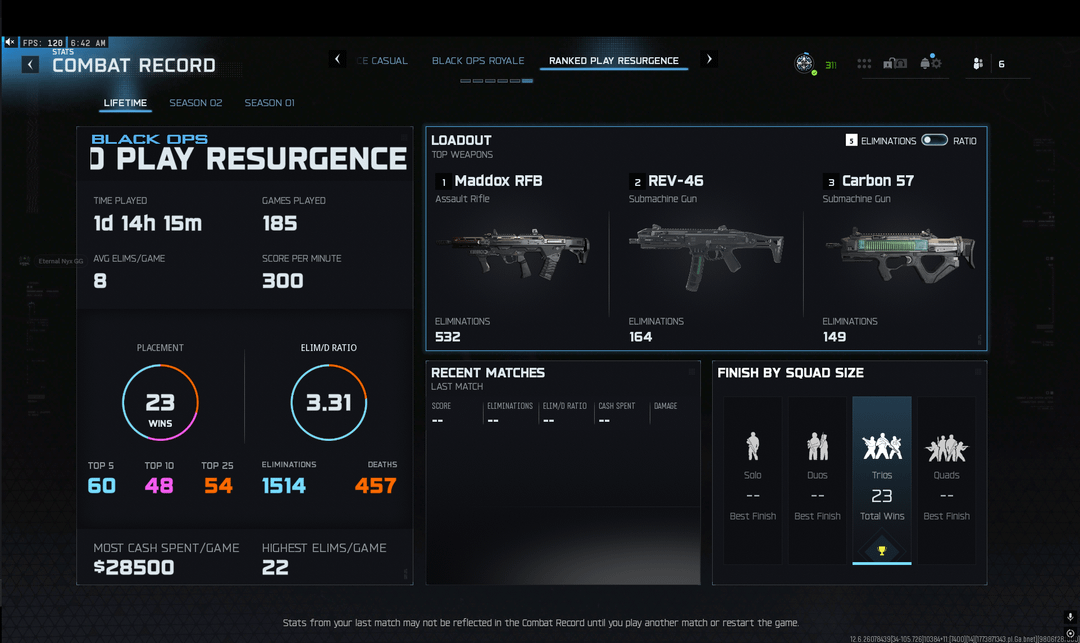Show the previous game mode with left arrow
The height and width of the screenshot is (643, 1080).
(x=338, y=60)
